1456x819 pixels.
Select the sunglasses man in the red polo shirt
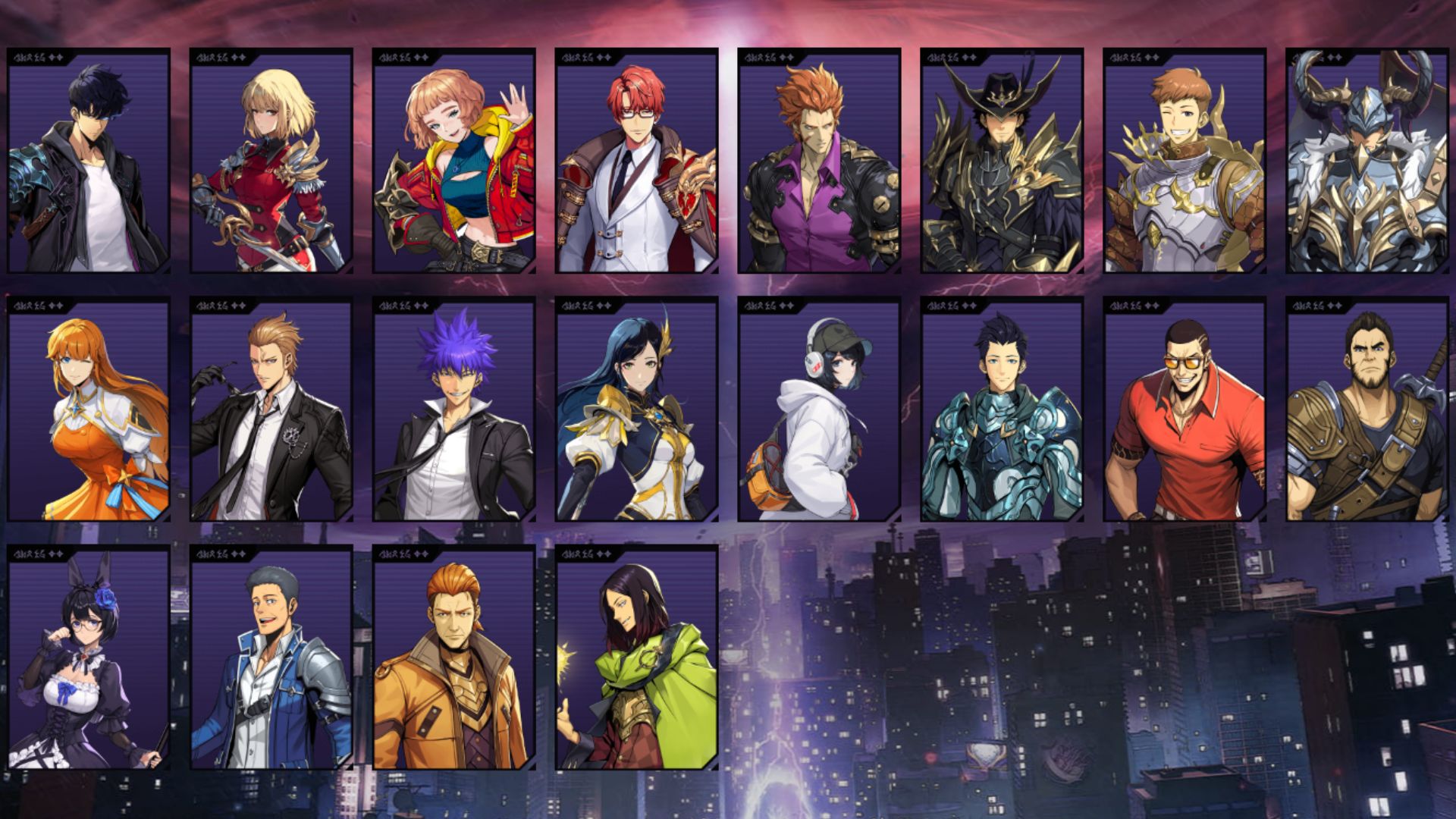[1187, 417]
